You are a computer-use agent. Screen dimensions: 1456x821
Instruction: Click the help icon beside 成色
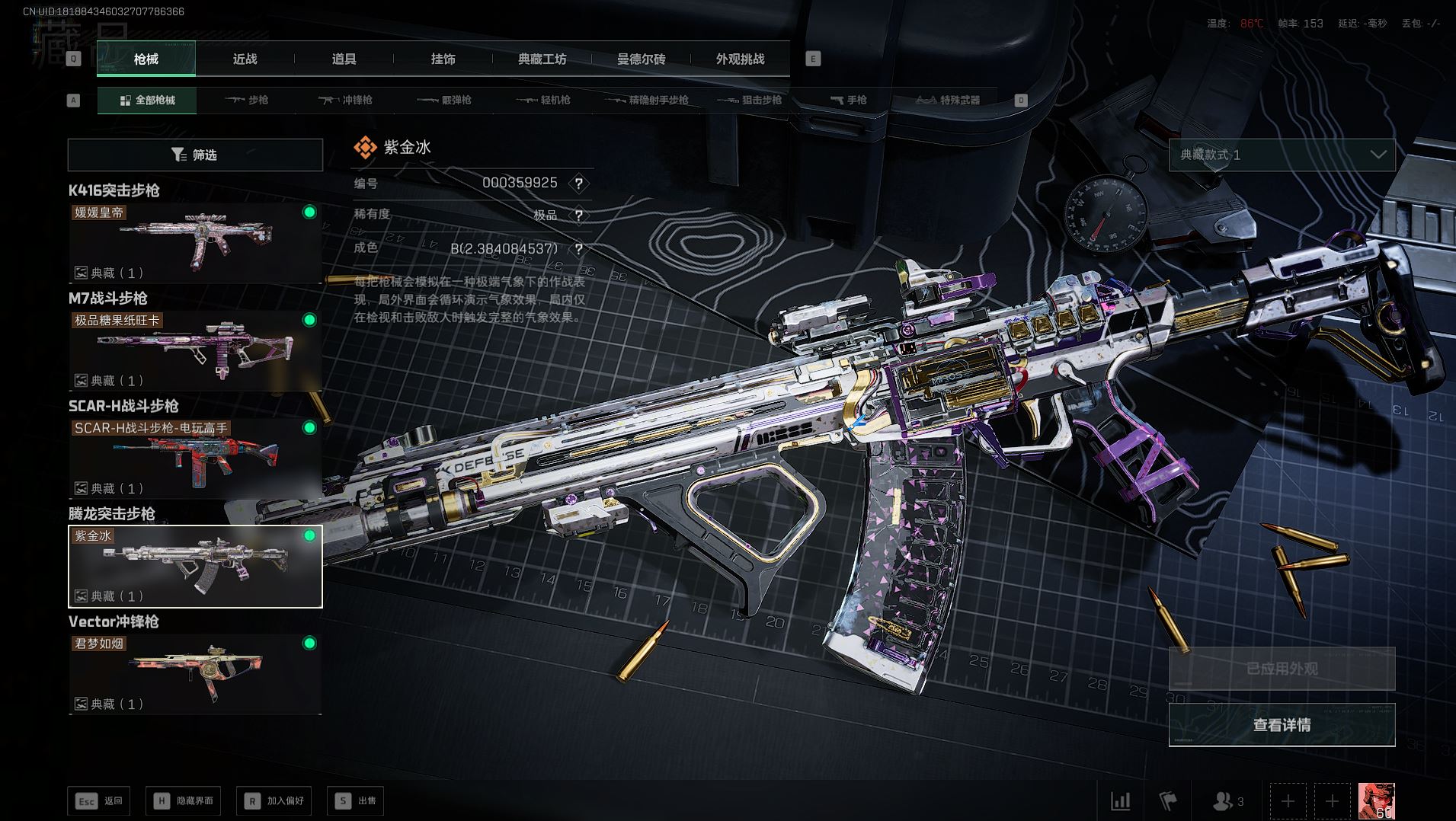coord(579,249)
